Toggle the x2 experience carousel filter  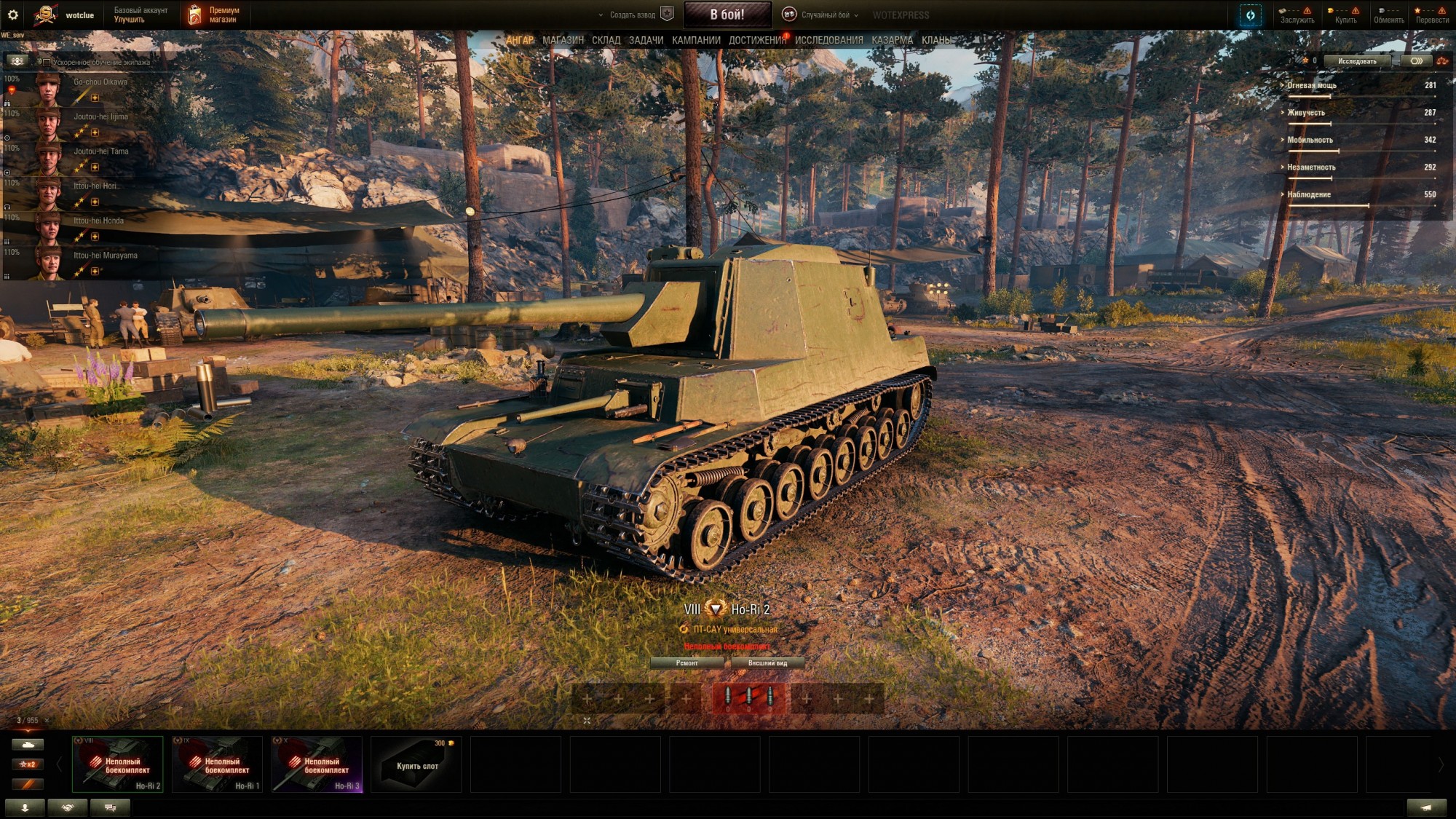pos(26,764)
